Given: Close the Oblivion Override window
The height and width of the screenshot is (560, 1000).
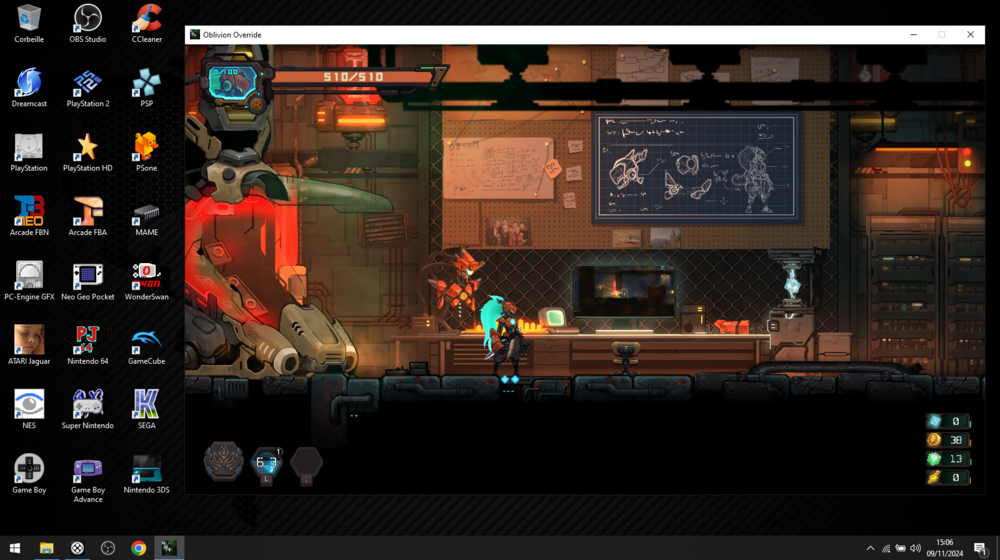Looking at the screenshot, I should pos(970,35).
